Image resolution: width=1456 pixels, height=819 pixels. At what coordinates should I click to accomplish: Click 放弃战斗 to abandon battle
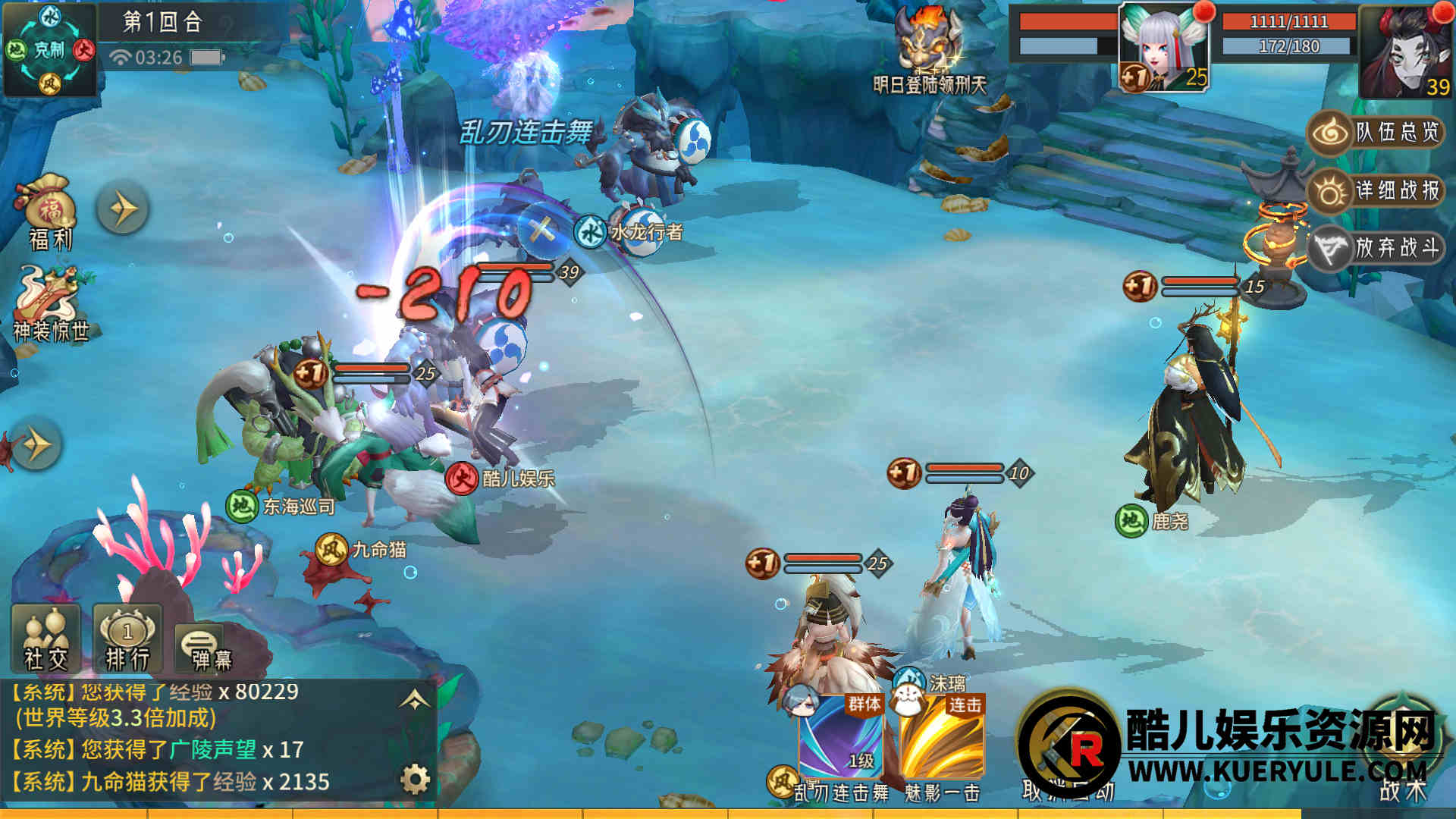point(1374,248)
